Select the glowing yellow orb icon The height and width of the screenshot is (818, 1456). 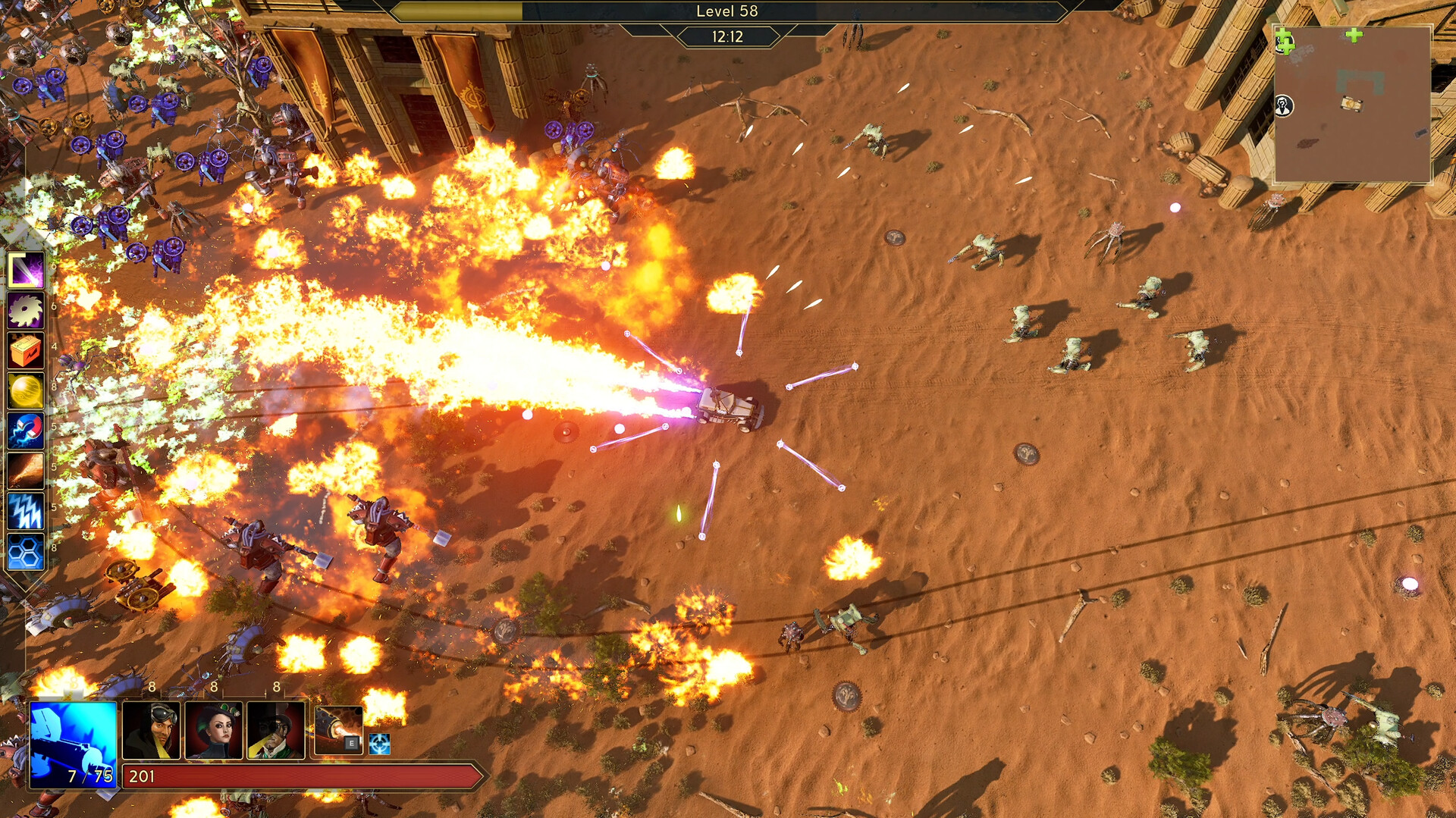click(26, 391)
